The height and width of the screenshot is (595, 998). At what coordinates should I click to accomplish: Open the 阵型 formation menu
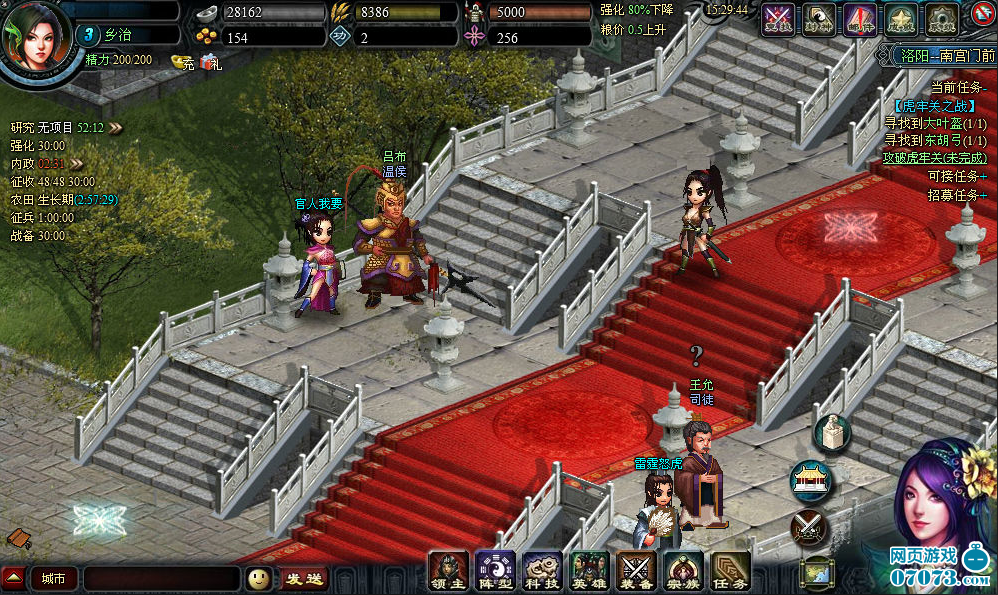point(494,570)
